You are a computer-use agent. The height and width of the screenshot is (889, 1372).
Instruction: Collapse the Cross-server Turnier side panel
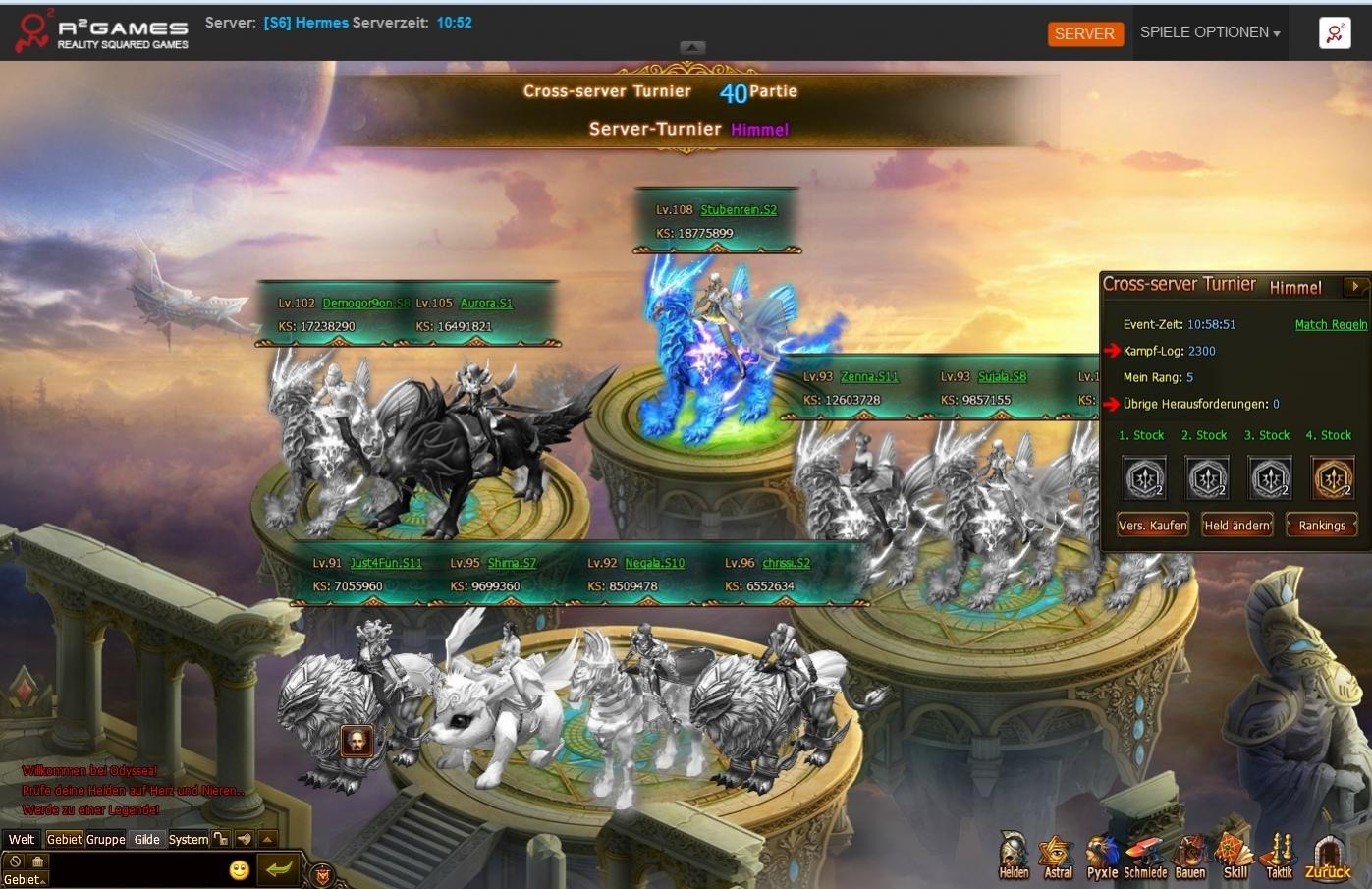(1355, 286)
